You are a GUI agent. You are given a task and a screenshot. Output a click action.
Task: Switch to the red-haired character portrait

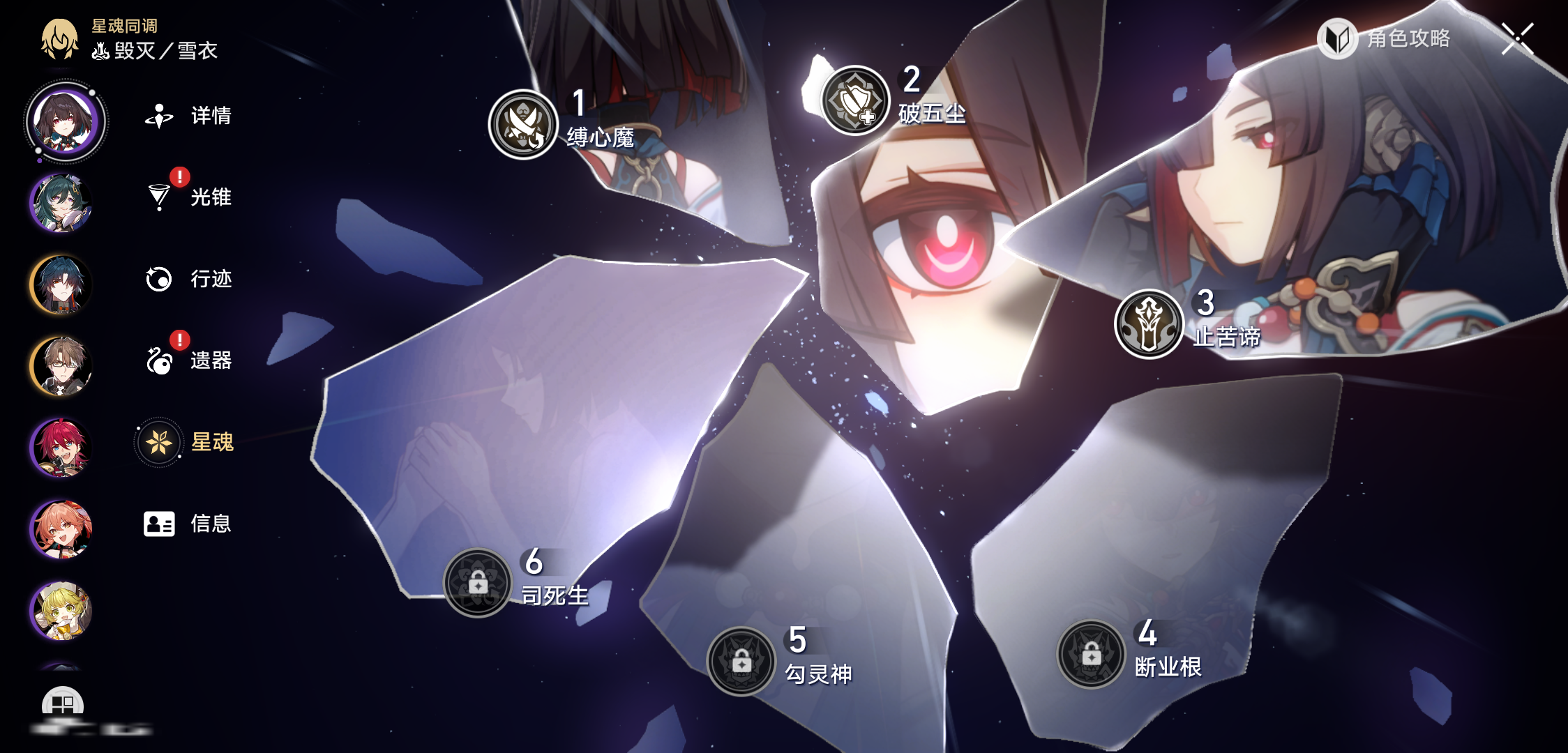(x=61, y=448)
